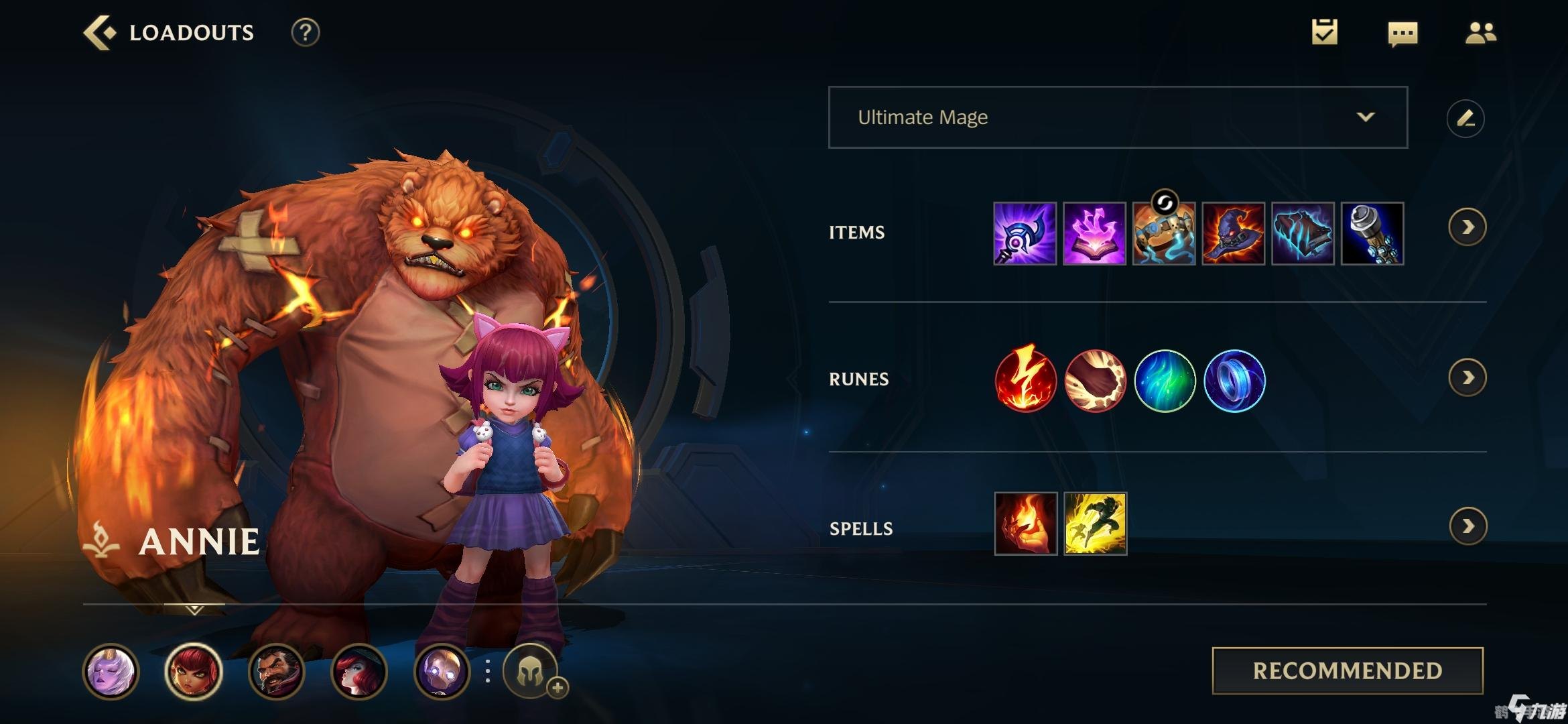1568x724 pixels.
Task: Go back from the Loadouts screen
Action: point(99,32)
